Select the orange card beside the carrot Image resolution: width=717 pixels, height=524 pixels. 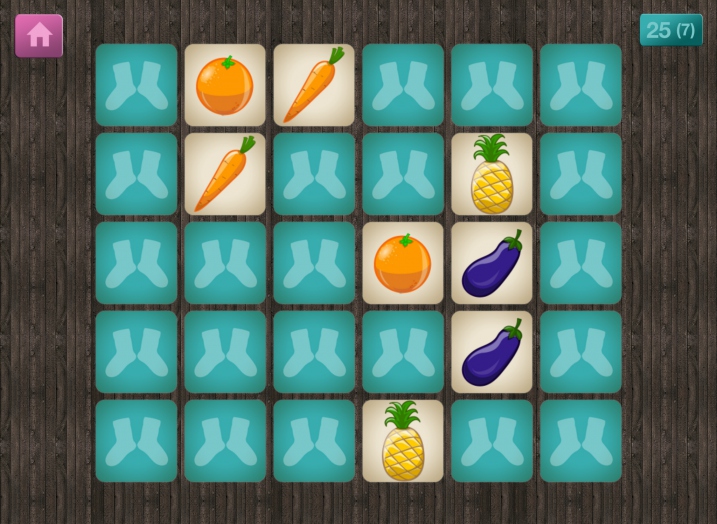(225, 85)
